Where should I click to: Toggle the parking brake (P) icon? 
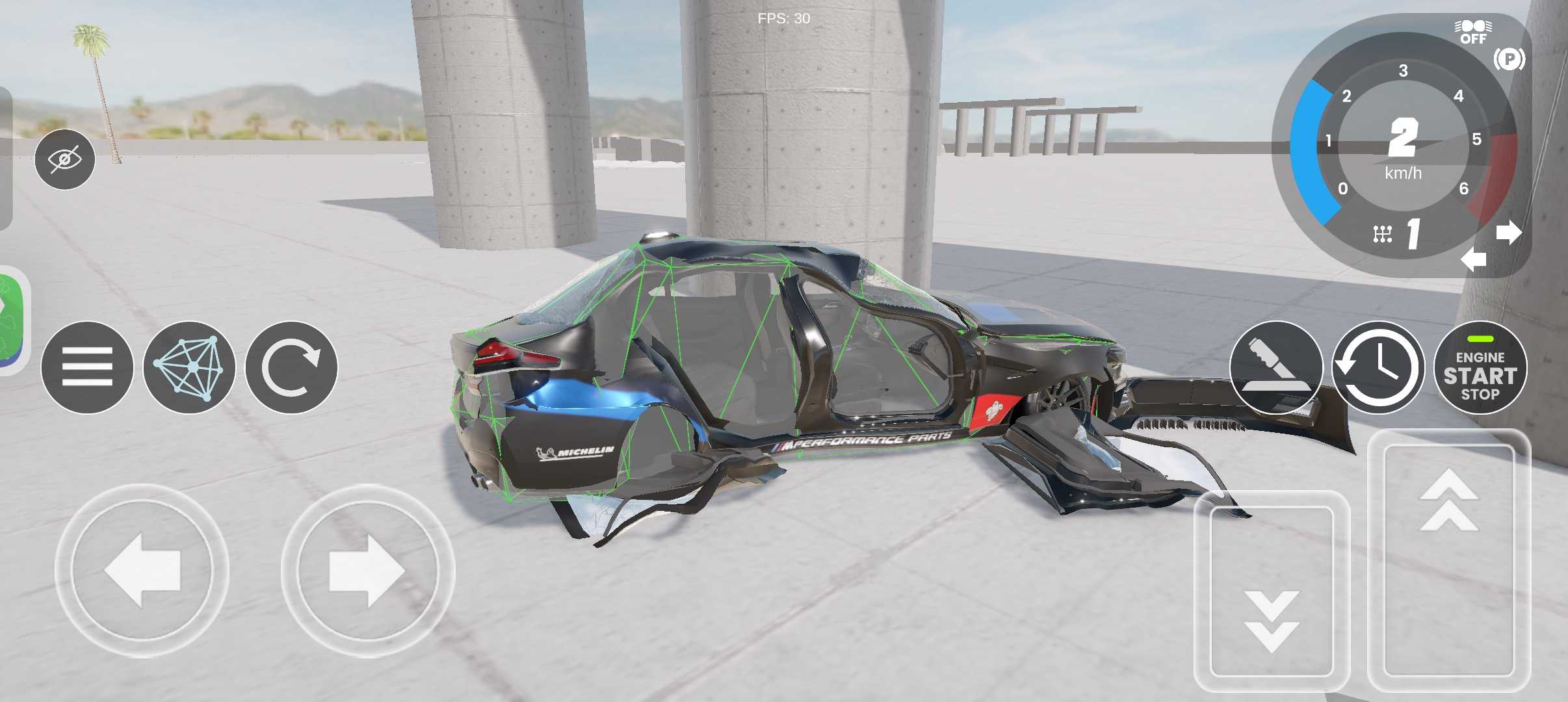click(1509, 60)
